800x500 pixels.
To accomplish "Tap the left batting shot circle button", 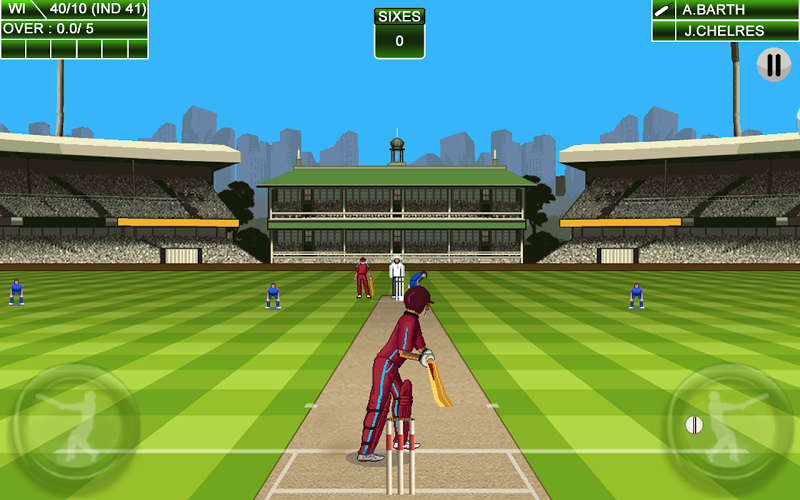I will [76, 427].
